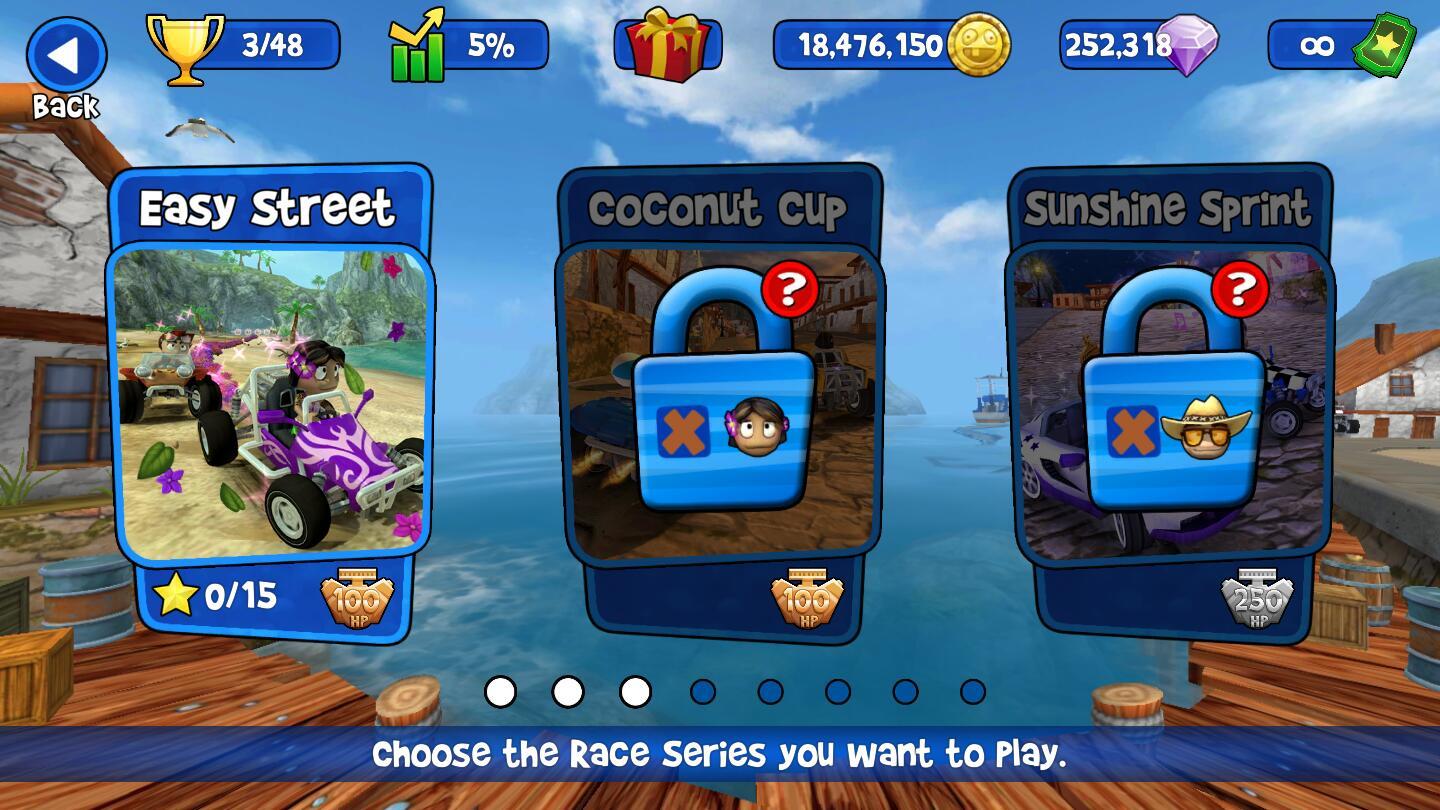This screenshot has width=1440, height=810.
Task: Tap the green star ticket counter
Action: (x=1340, y=45)
